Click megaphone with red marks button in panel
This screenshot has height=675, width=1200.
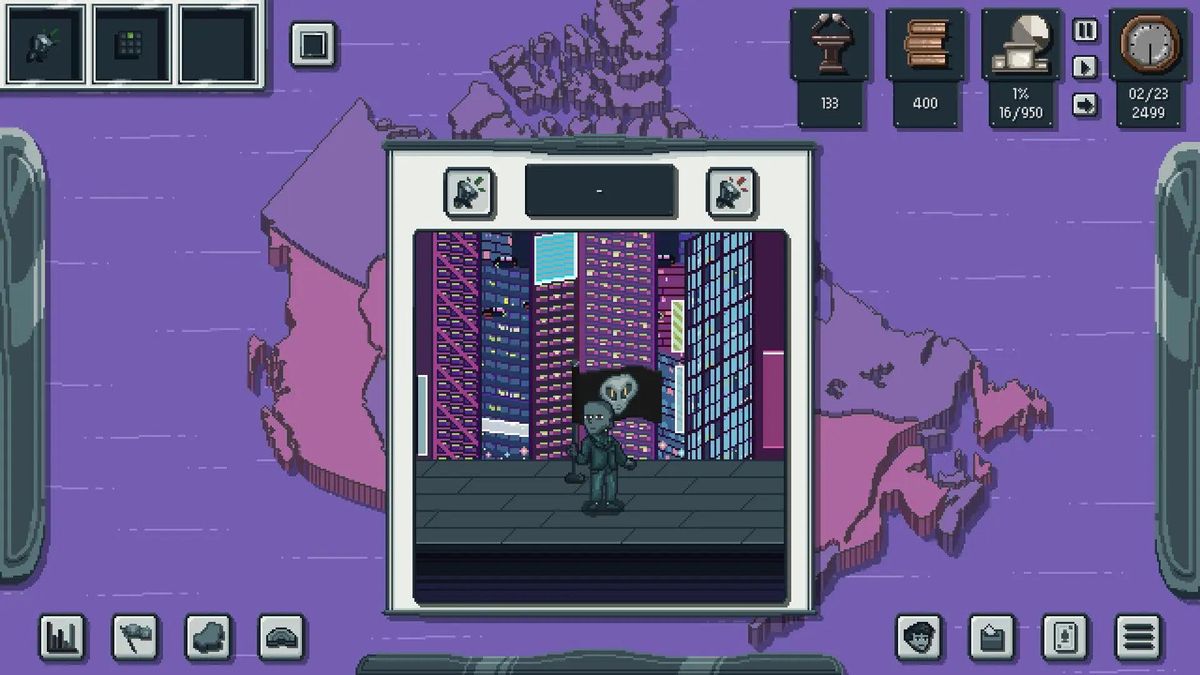coord(731,192)
